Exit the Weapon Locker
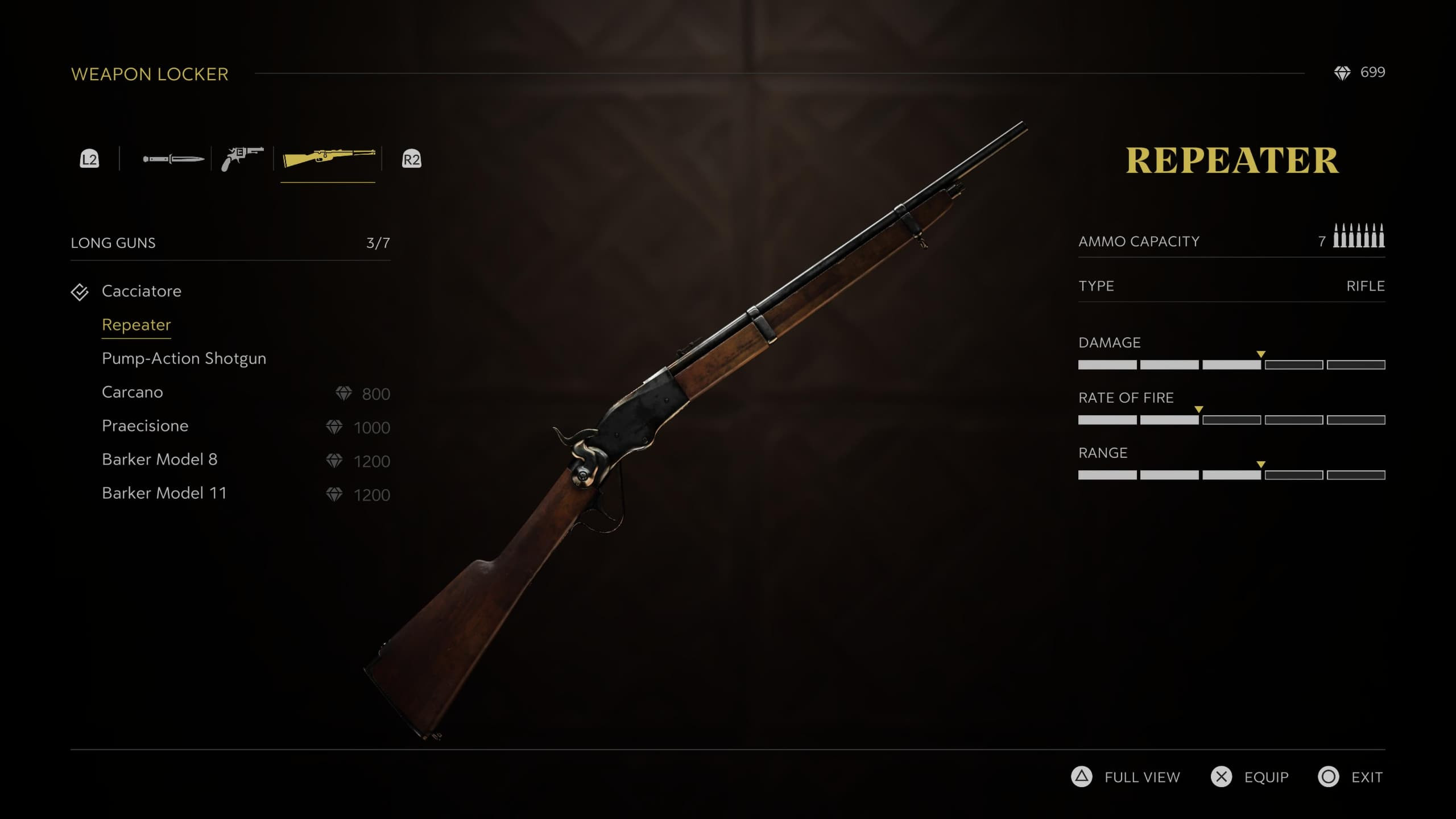Image resolution: width=1456 pixels, height=819 pixels. (x=1351, y=777)
